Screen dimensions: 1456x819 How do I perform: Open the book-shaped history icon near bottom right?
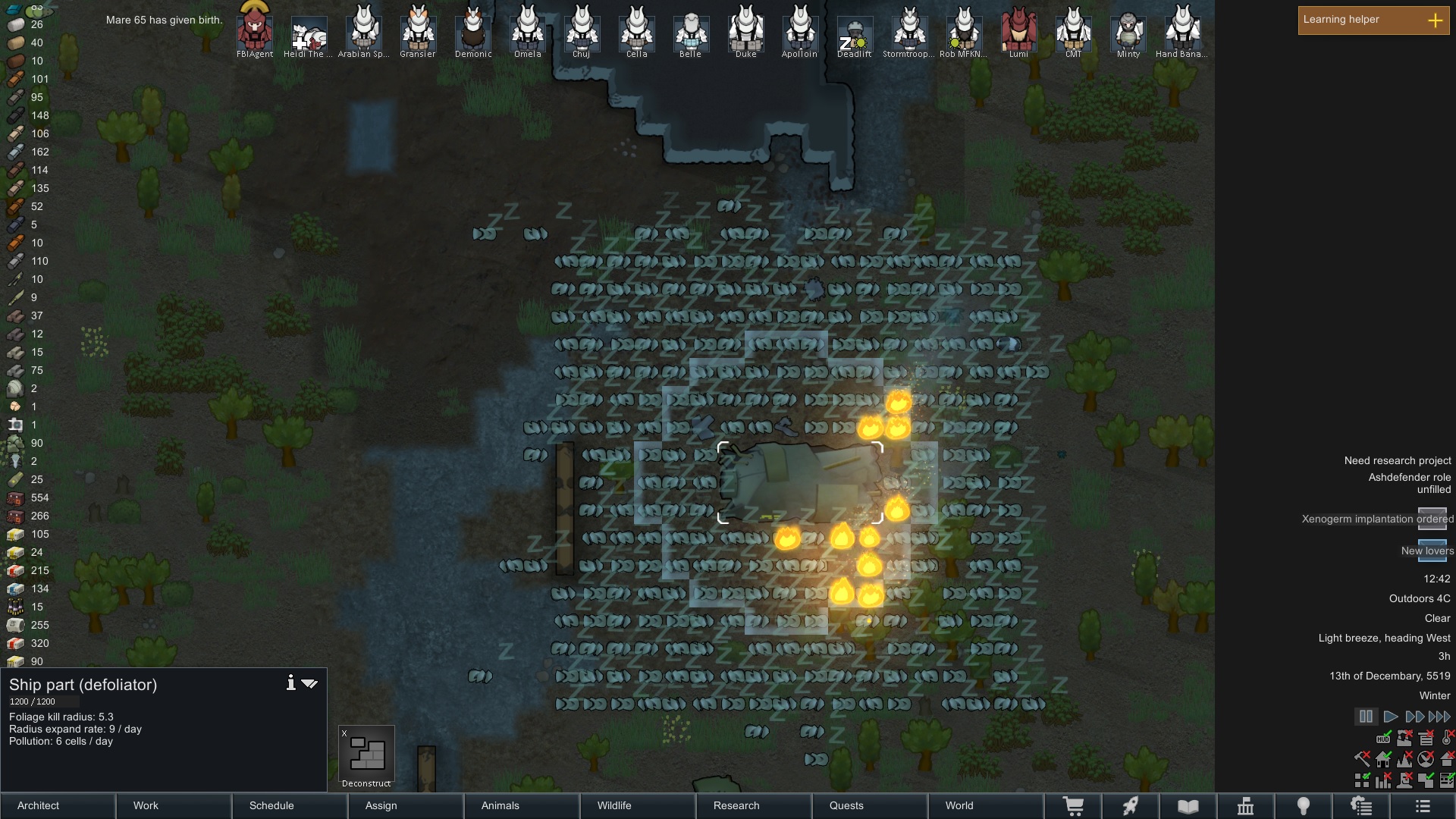point(1189,806)
